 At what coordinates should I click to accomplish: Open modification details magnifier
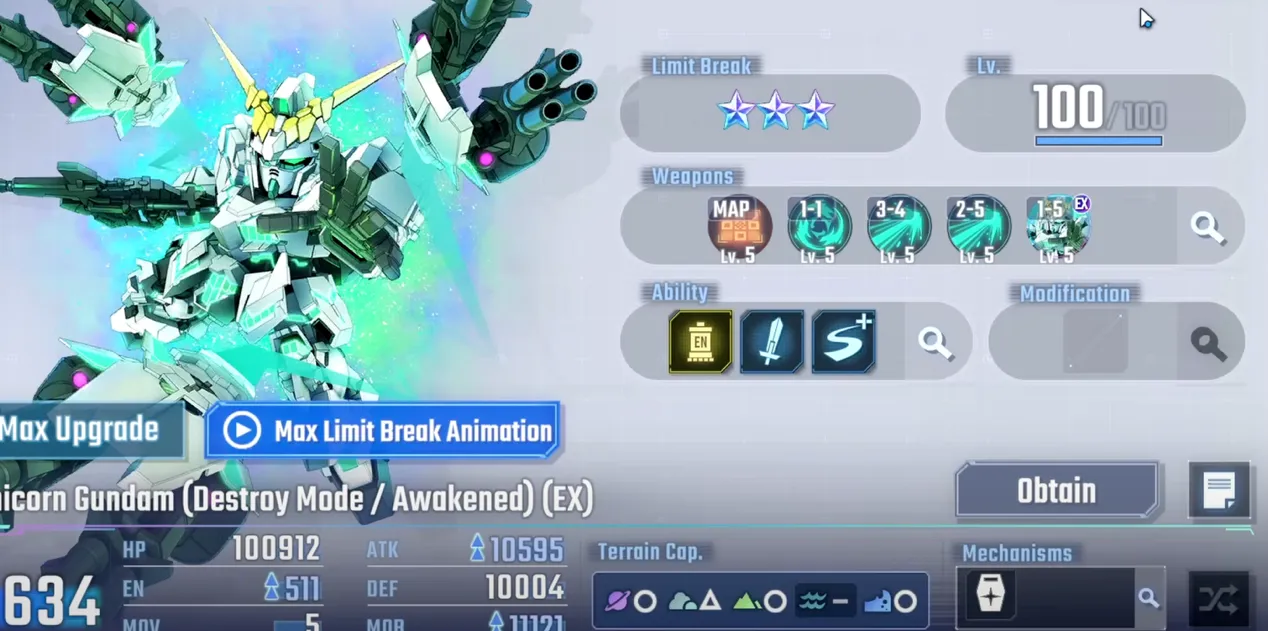[1208, 343]
